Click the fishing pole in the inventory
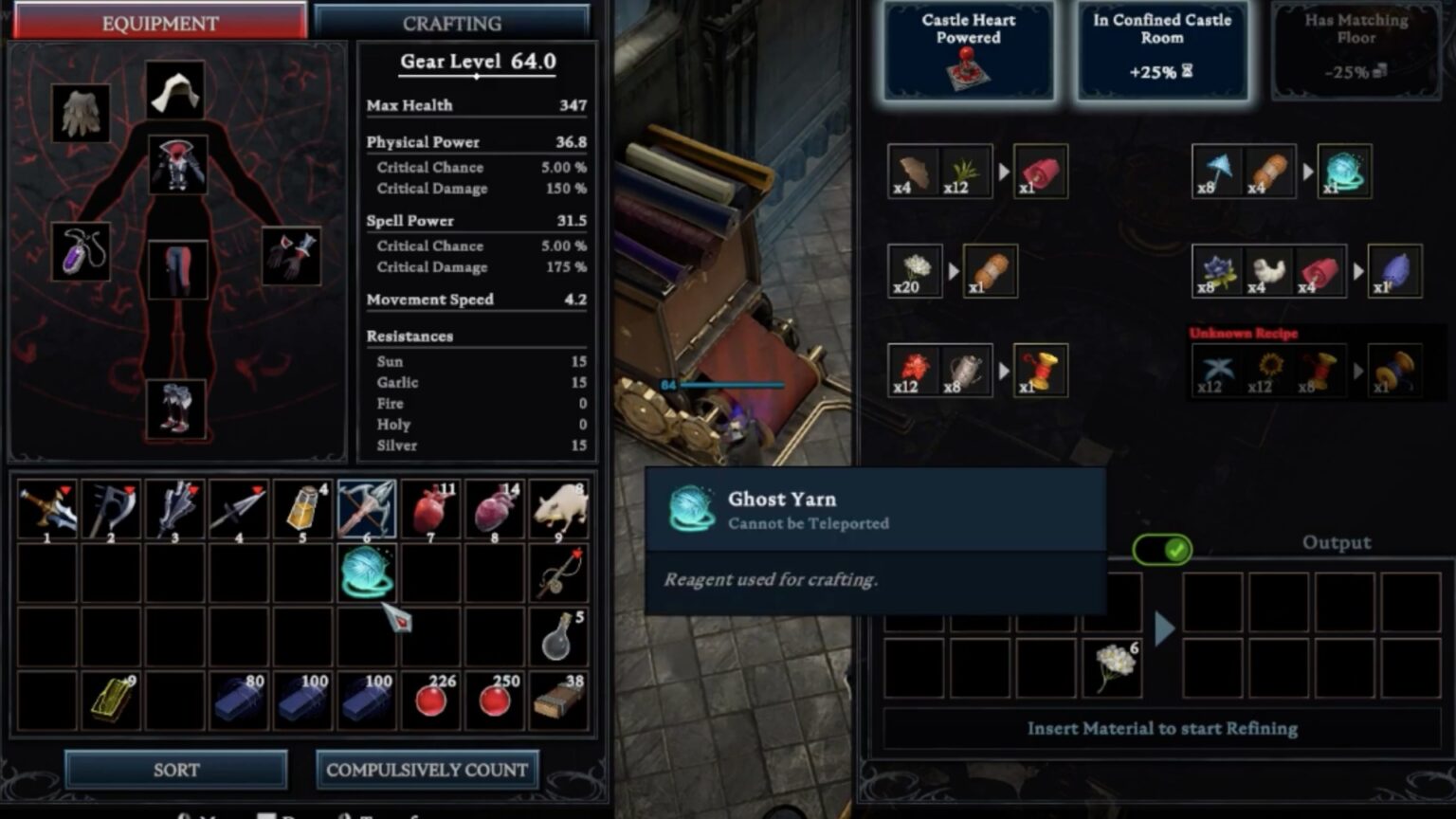This screenshot has width=1456, height=819. coord(559,572)
